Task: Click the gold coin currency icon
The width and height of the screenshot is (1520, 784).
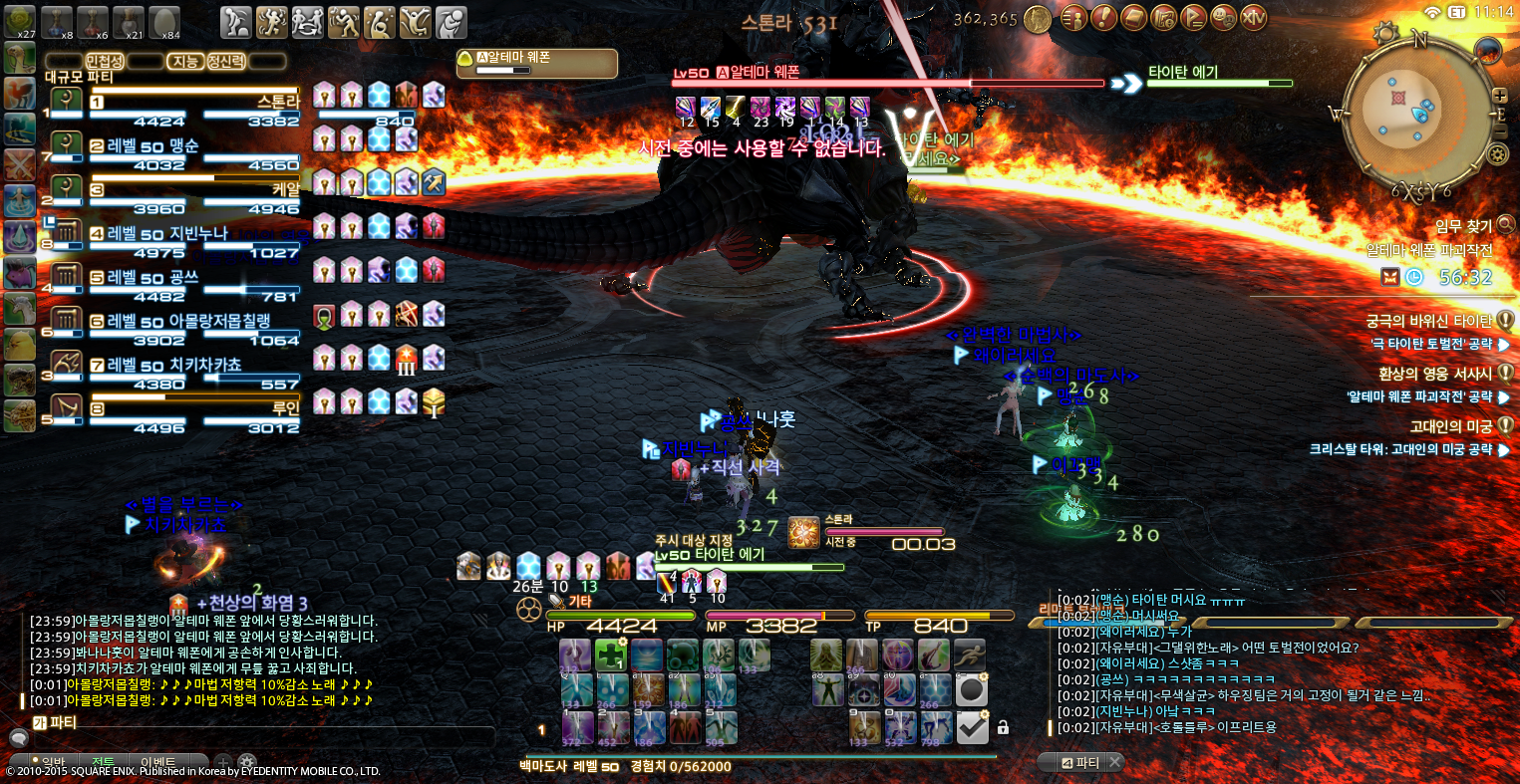Action: (1038, 18)
